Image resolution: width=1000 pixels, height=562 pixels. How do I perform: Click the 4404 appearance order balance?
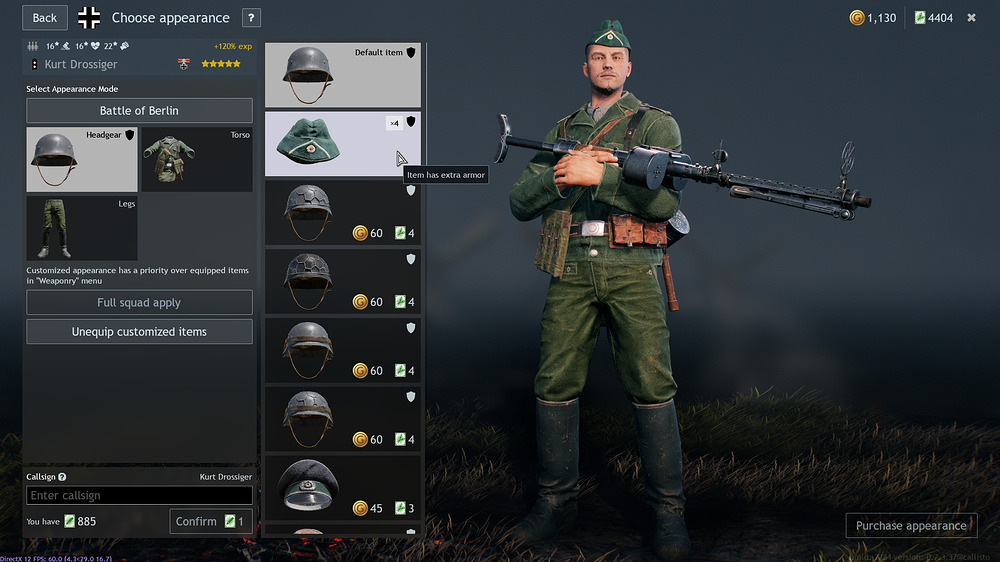tap(934, 18)
